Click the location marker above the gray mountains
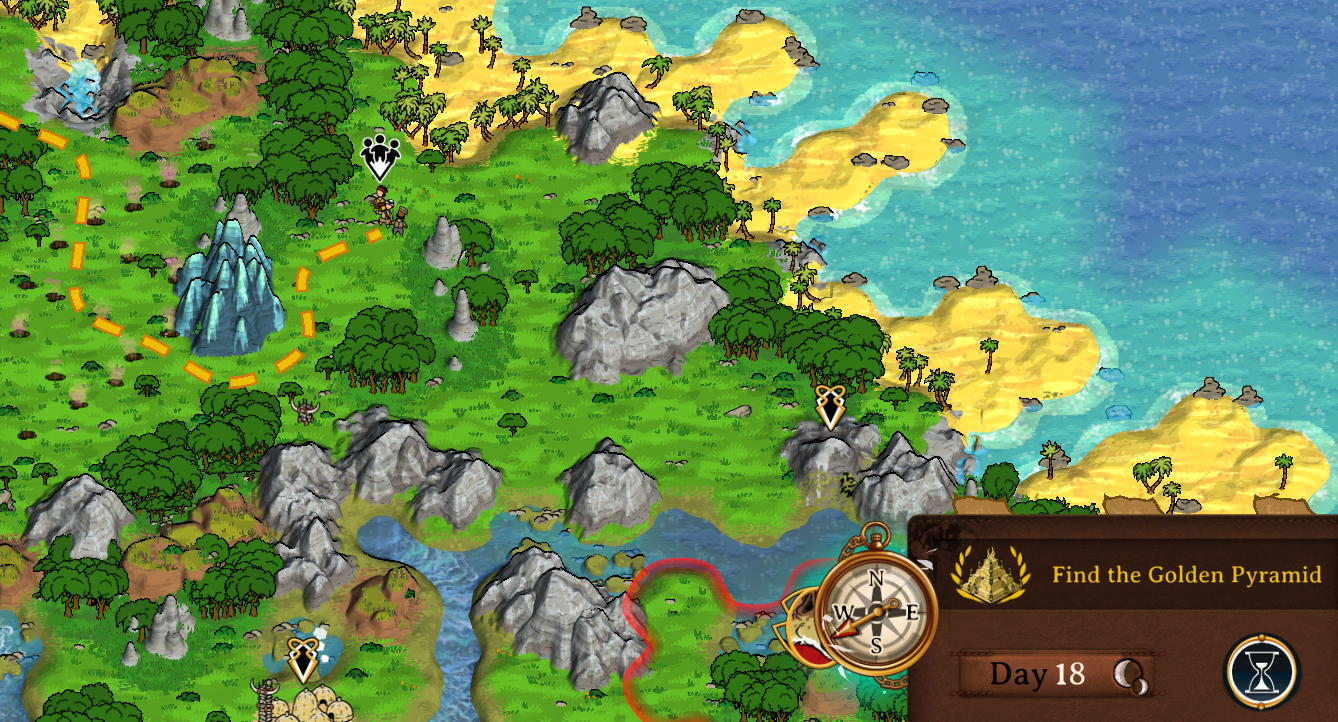Screen dimensions: 1338x722 (829, 407)
